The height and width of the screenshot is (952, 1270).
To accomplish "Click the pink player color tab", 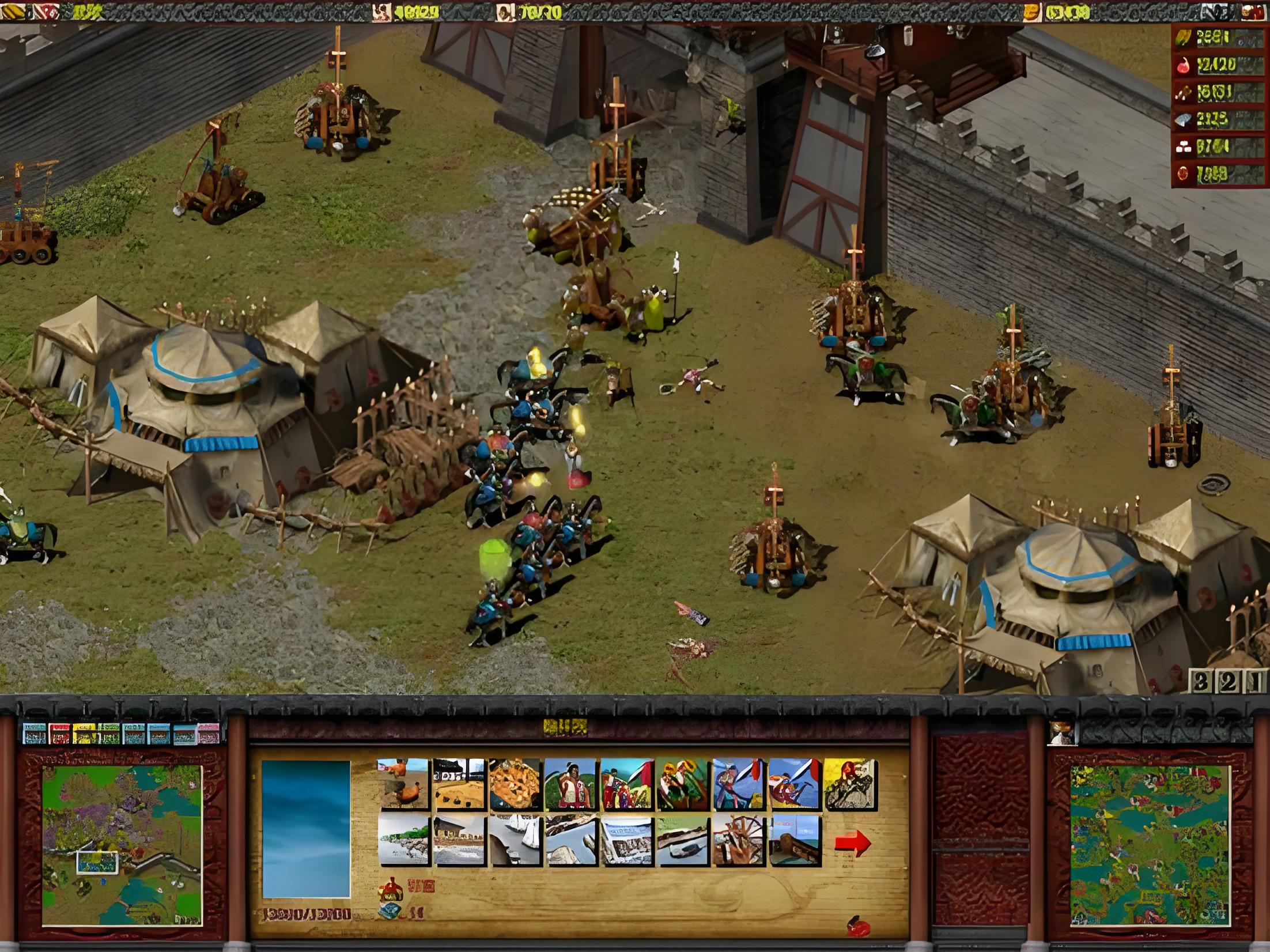I will tap(209, 734).
